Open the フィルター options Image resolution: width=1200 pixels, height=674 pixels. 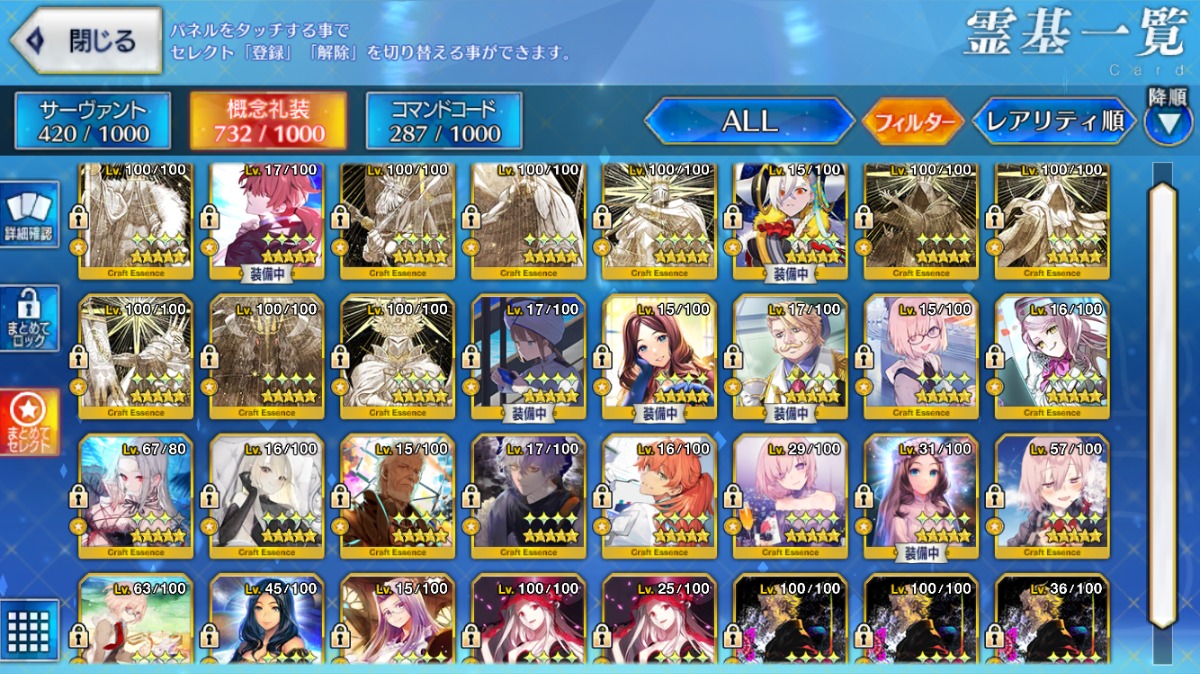tap(914, 122)
